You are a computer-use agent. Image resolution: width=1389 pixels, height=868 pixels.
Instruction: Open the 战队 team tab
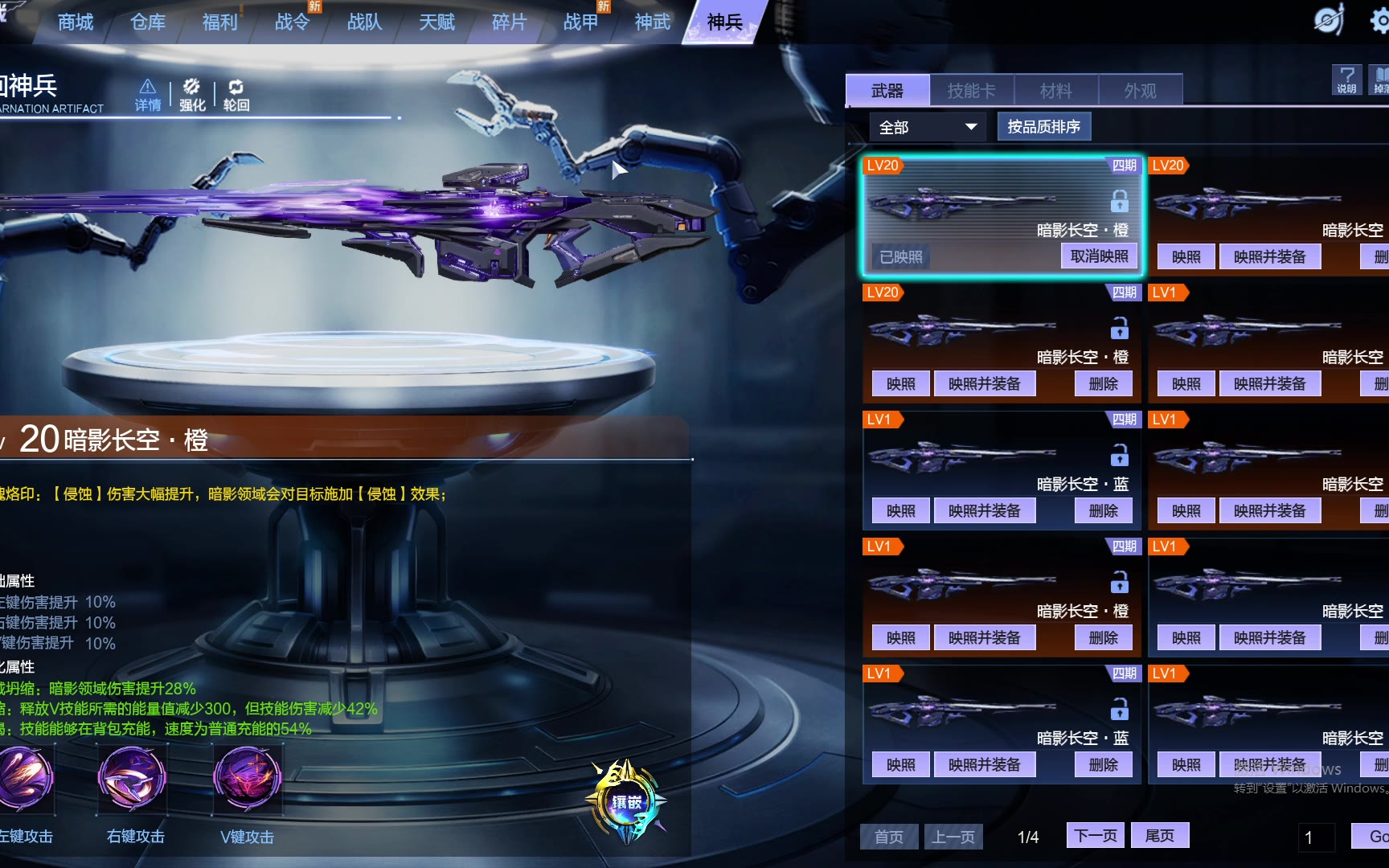coord(364,22)
